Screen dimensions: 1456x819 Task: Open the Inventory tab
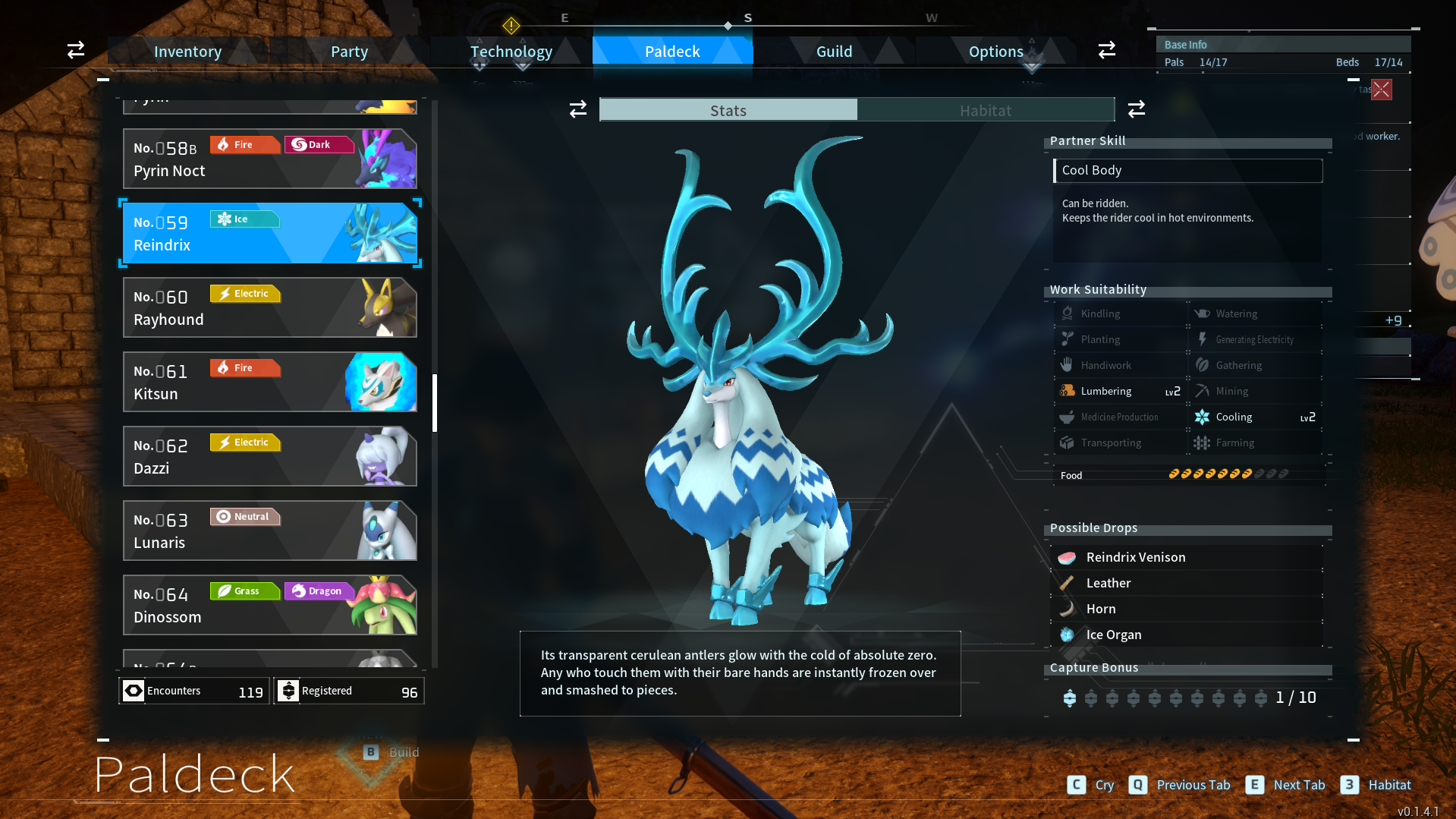coord(187,52)
